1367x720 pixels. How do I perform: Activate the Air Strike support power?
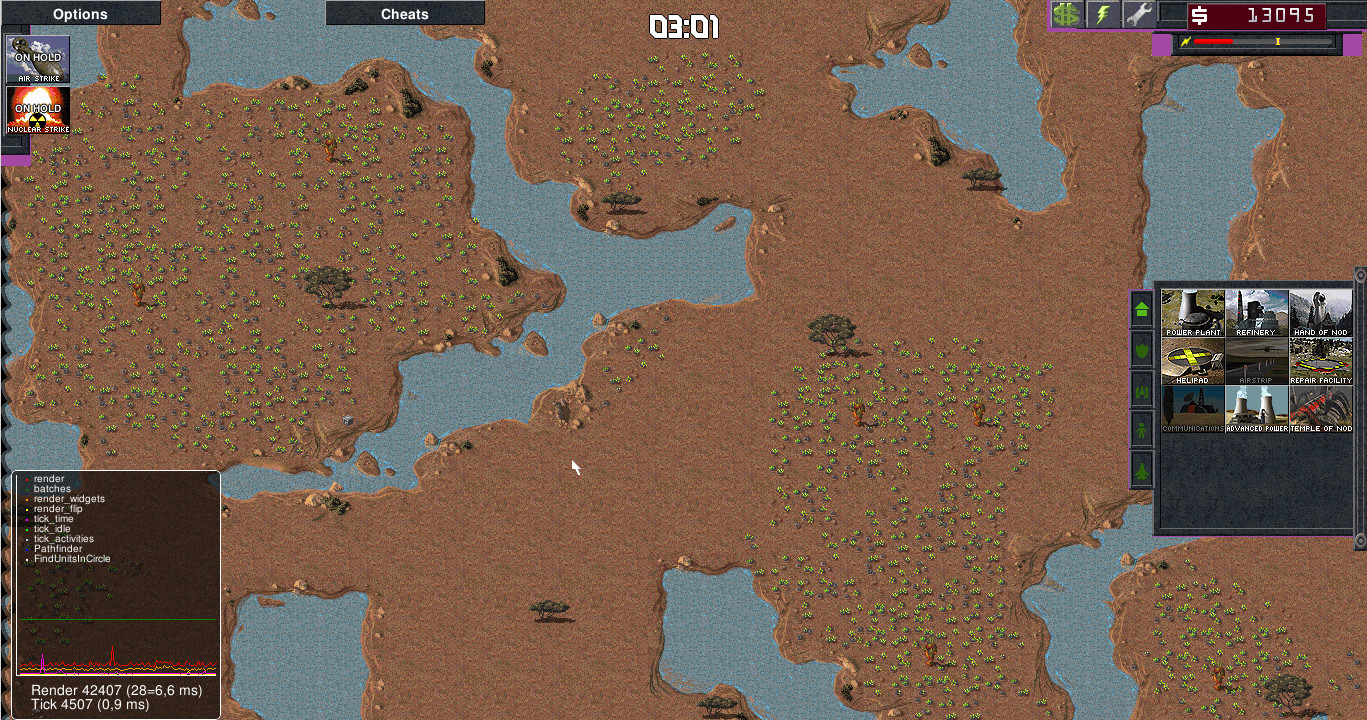[36, 59]
